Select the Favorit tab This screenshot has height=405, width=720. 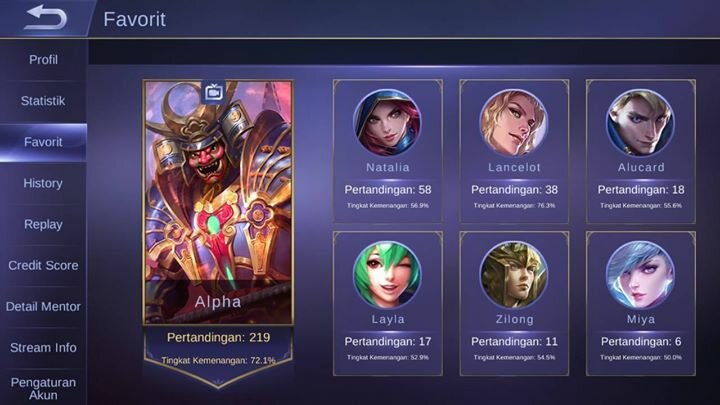click(x=43, y=142)
